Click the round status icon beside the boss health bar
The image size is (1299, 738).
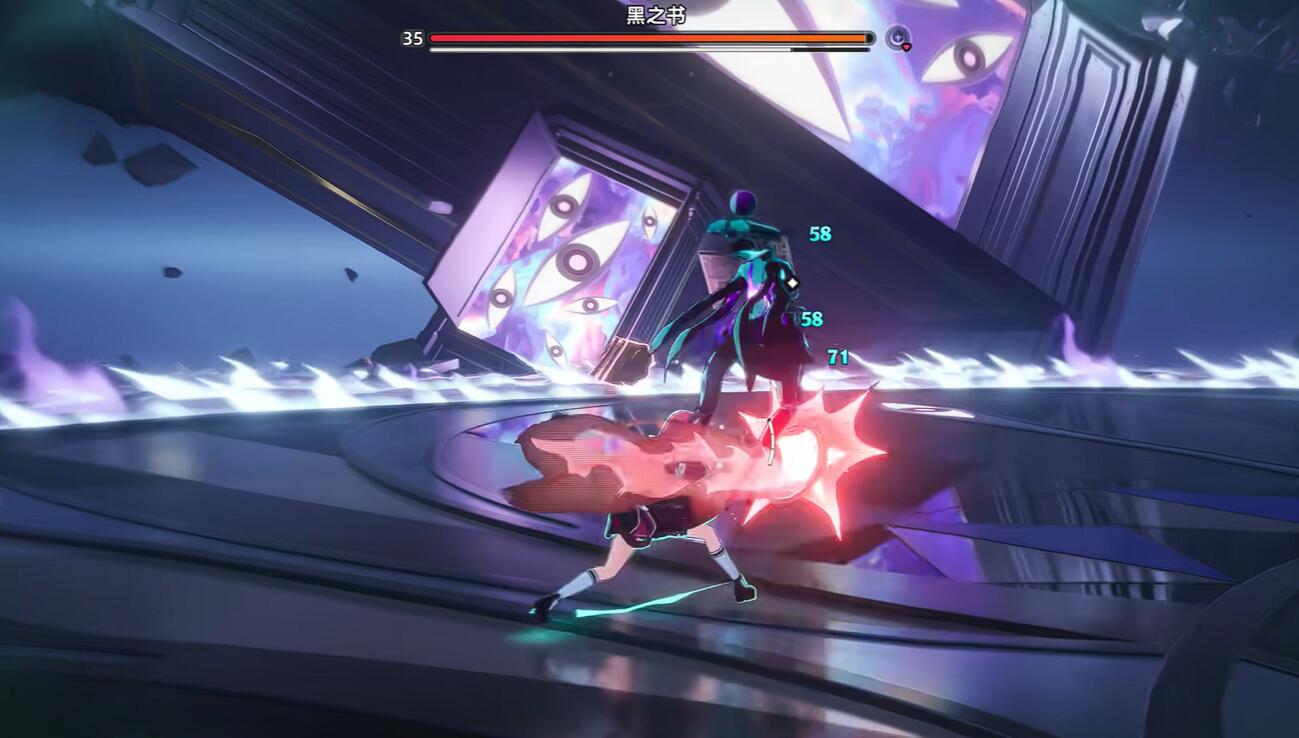[898, 38]
